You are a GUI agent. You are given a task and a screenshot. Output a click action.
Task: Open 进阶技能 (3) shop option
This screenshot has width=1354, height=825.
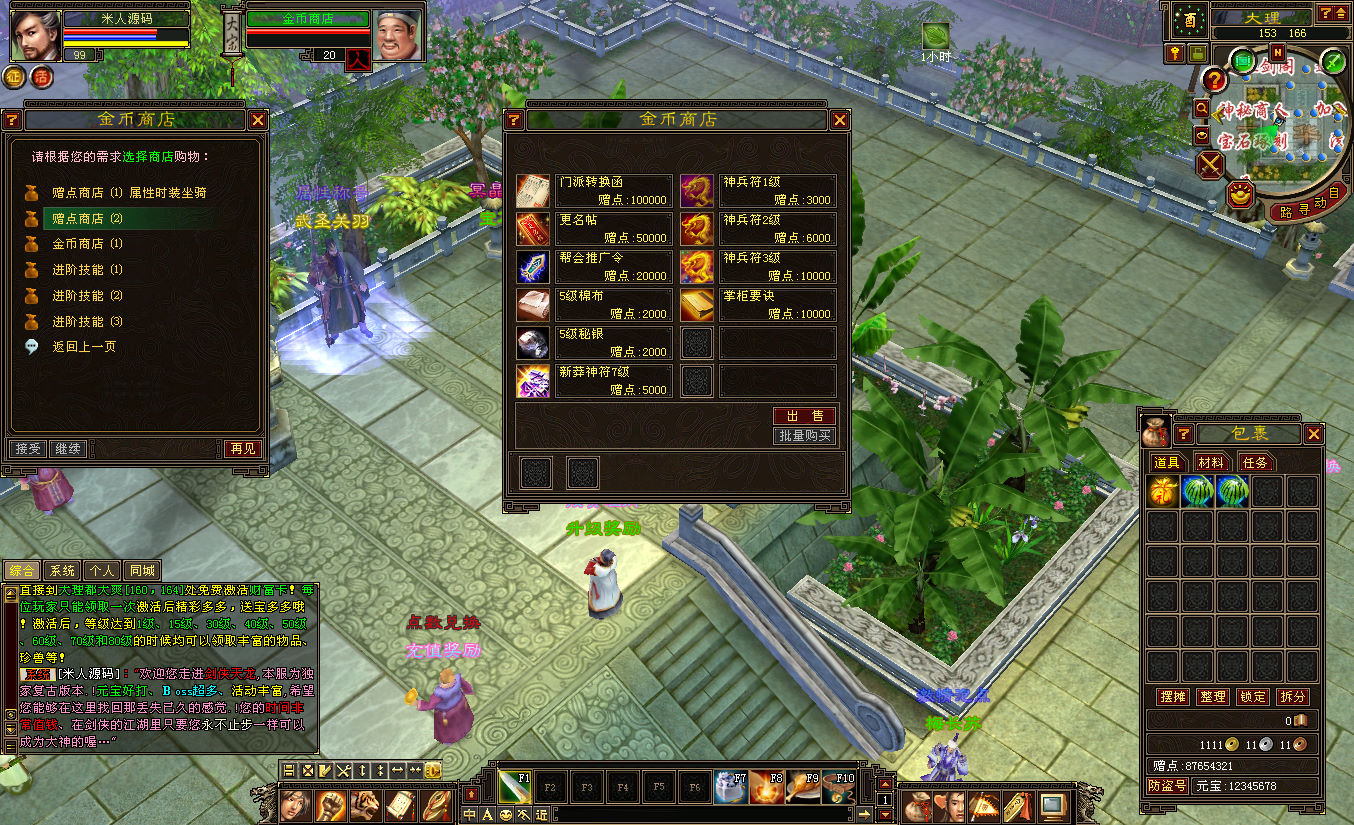click(x=87, y=322)
